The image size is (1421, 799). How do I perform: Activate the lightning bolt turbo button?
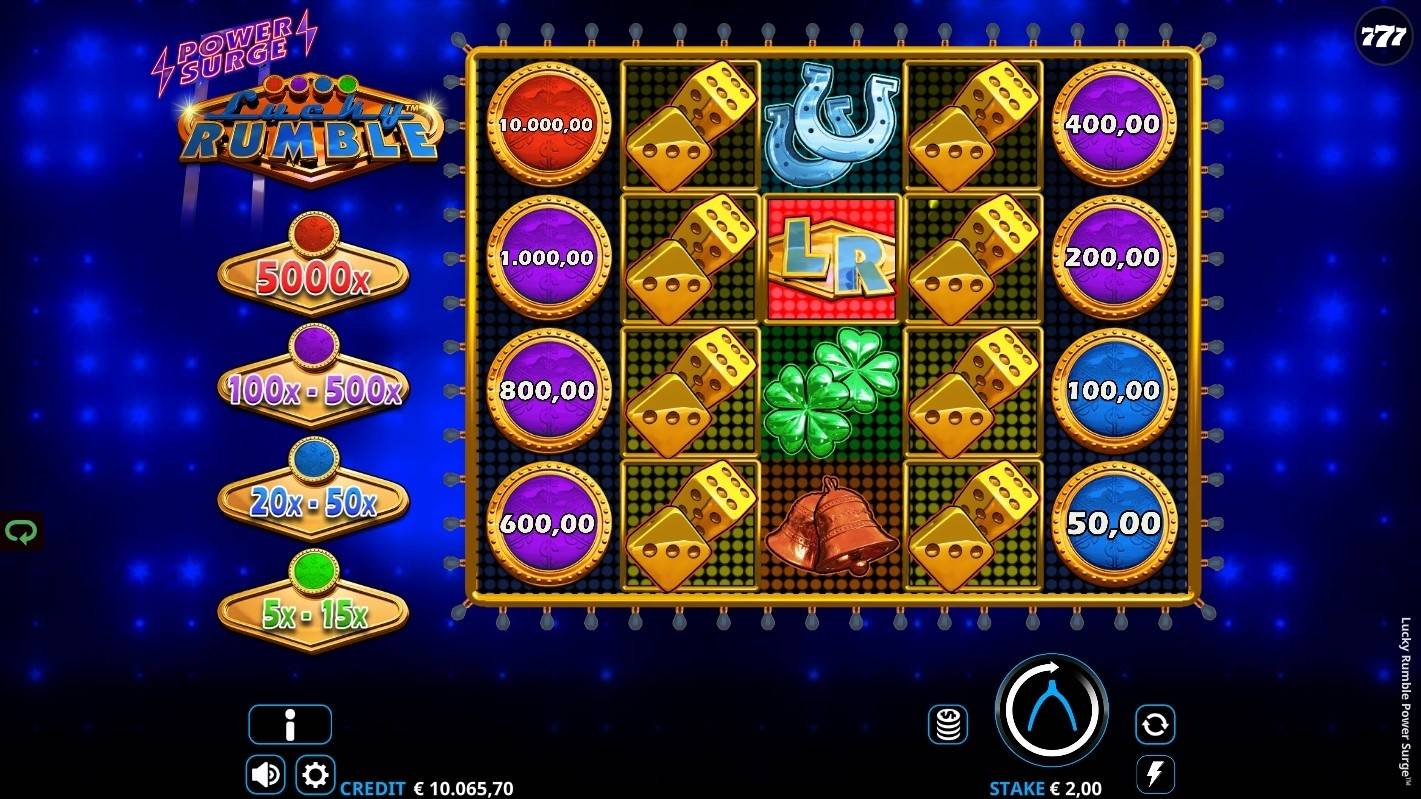(1155, 775)
